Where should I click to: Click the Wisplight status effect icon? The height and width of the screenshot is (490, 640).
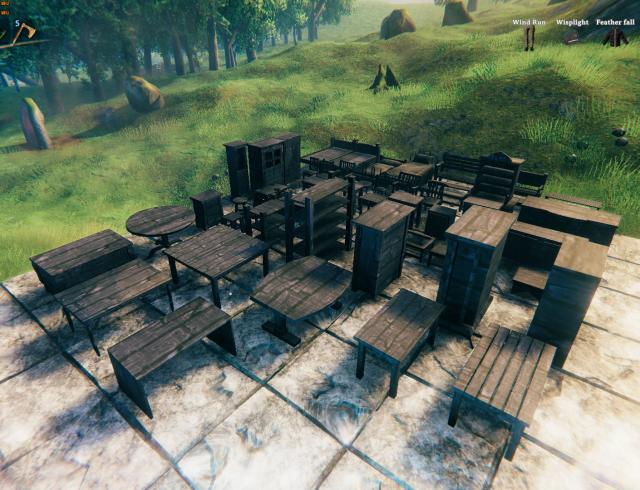572,38
